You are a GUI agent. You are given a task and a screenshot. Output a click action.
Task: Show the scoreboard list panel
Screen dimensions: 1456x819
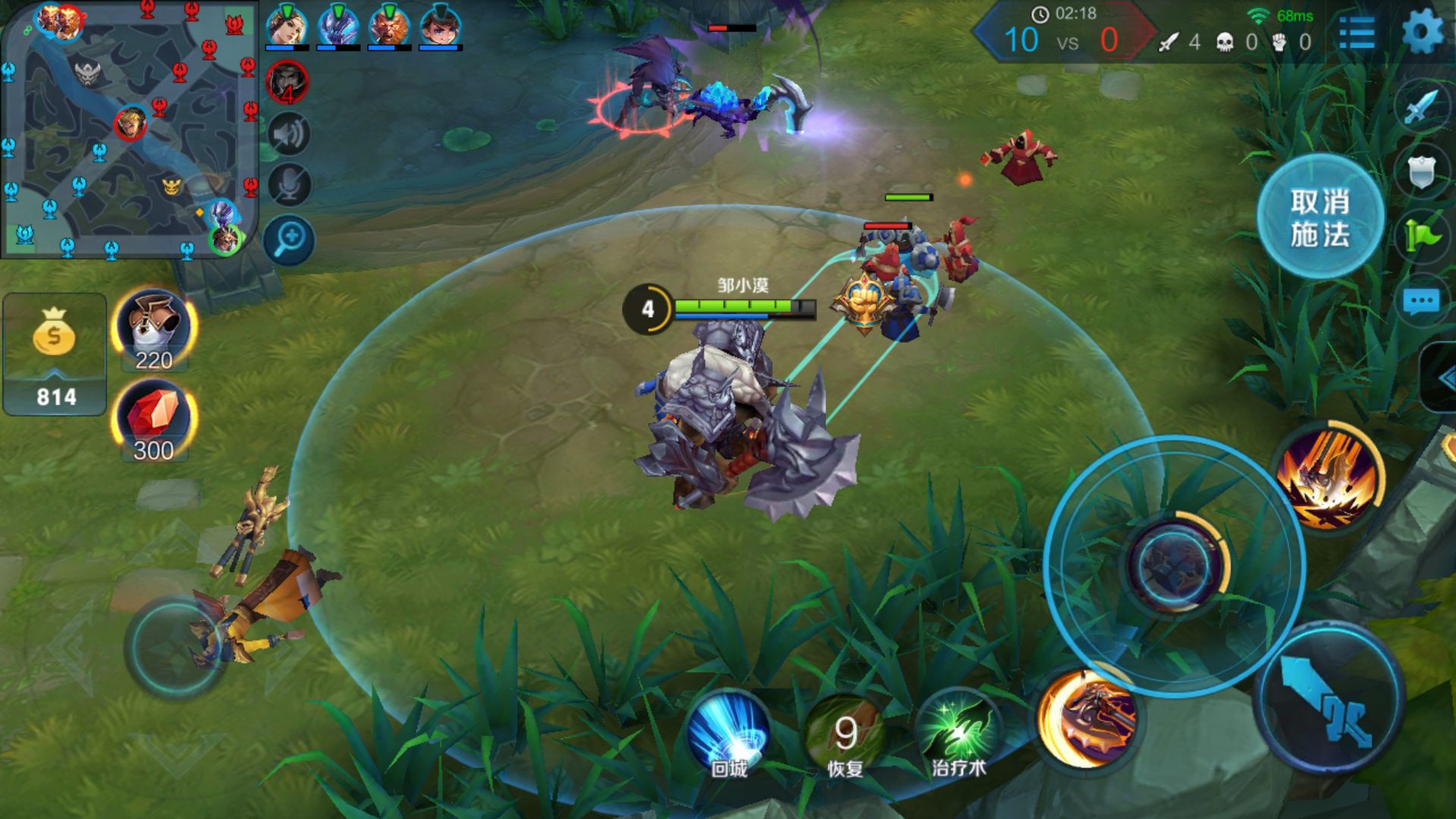tap(1357, 33)
